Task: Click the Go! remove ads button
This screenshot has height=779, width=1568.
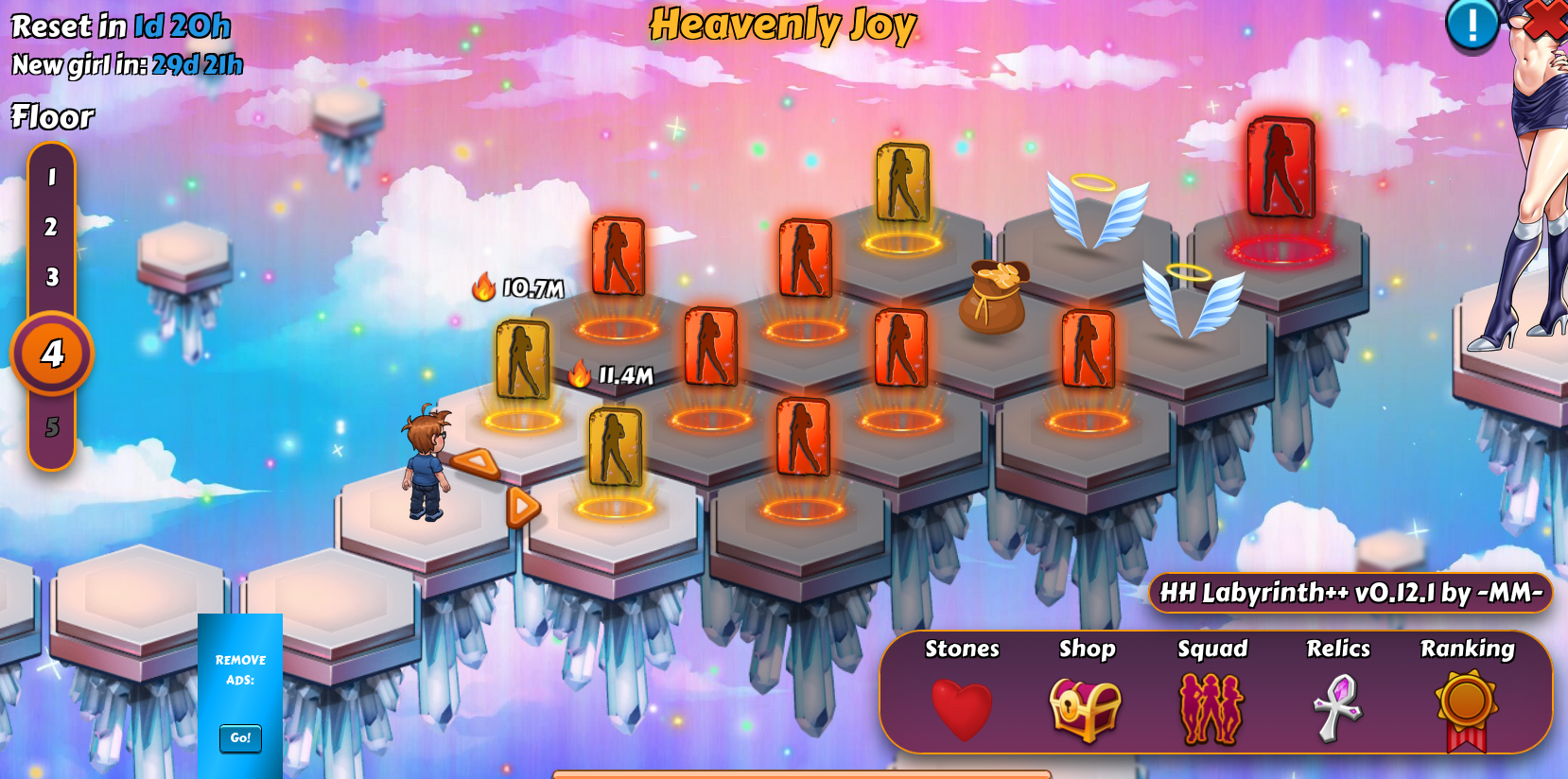Action: pyautogui.click(x=240, y=737)
